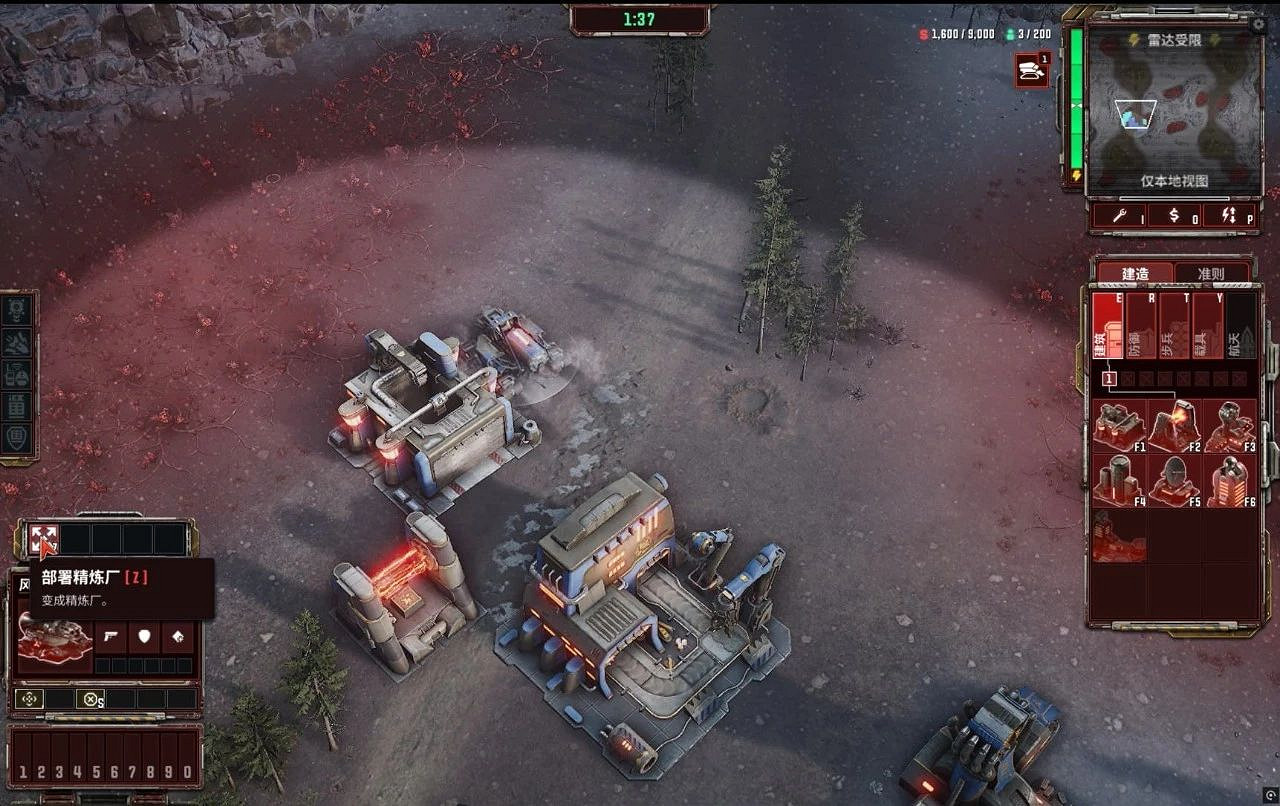Click the stop command icon
The height and width of the screenshot is (806, 1280).
(x=91, y=699)
